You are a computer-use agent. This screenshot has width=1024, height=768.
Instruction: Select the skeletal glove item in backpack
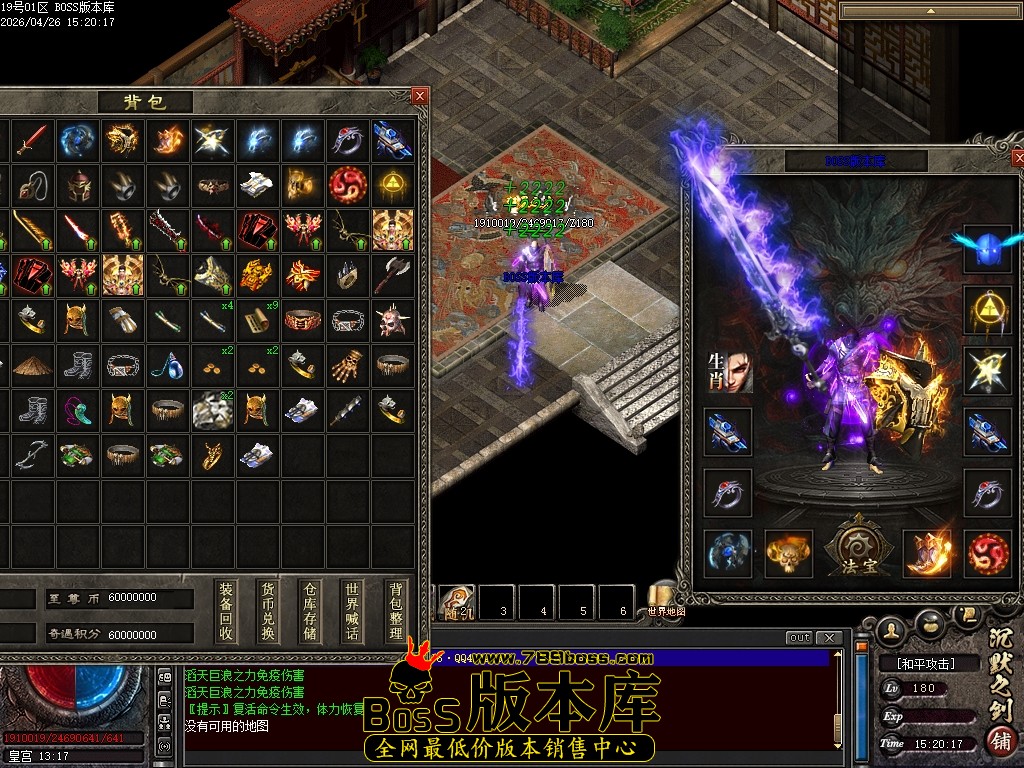(x=348, y=365)
